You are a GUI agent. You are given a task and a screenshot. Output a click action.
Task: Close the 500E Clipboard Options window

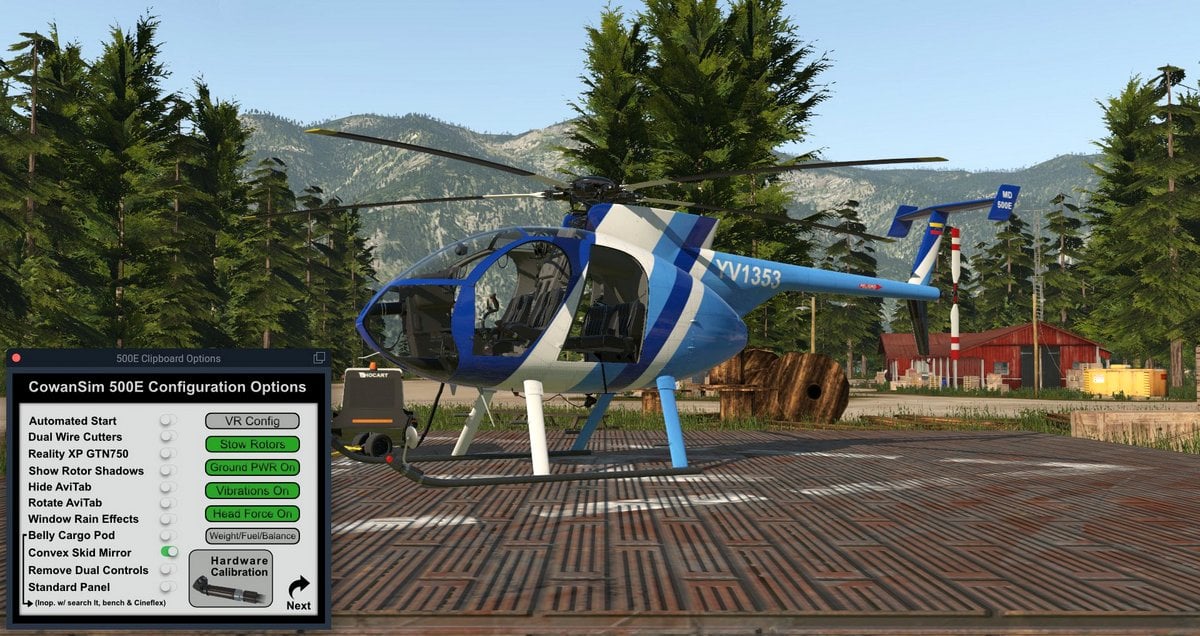tap(16, 358)
